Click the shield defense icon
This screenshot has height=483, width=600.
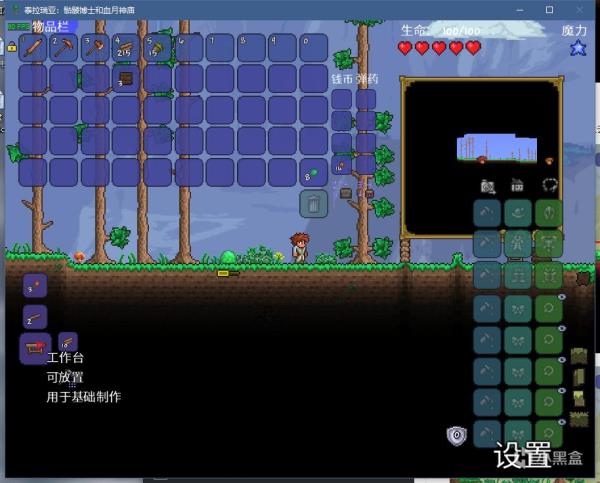pyautogui.click(x=457, y=436)
